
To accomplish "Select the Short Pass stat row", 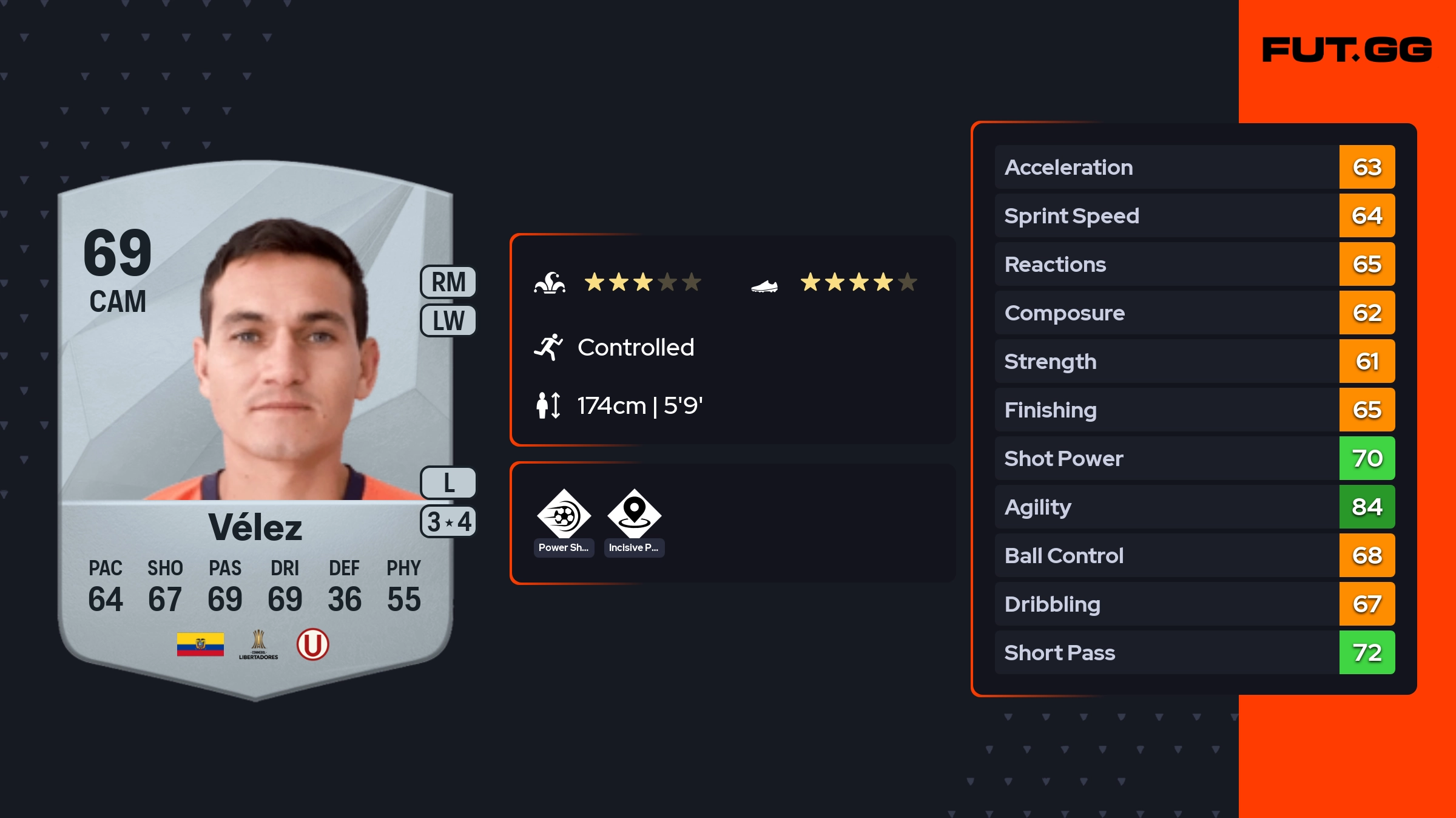I will click(x=1194, y=652).
